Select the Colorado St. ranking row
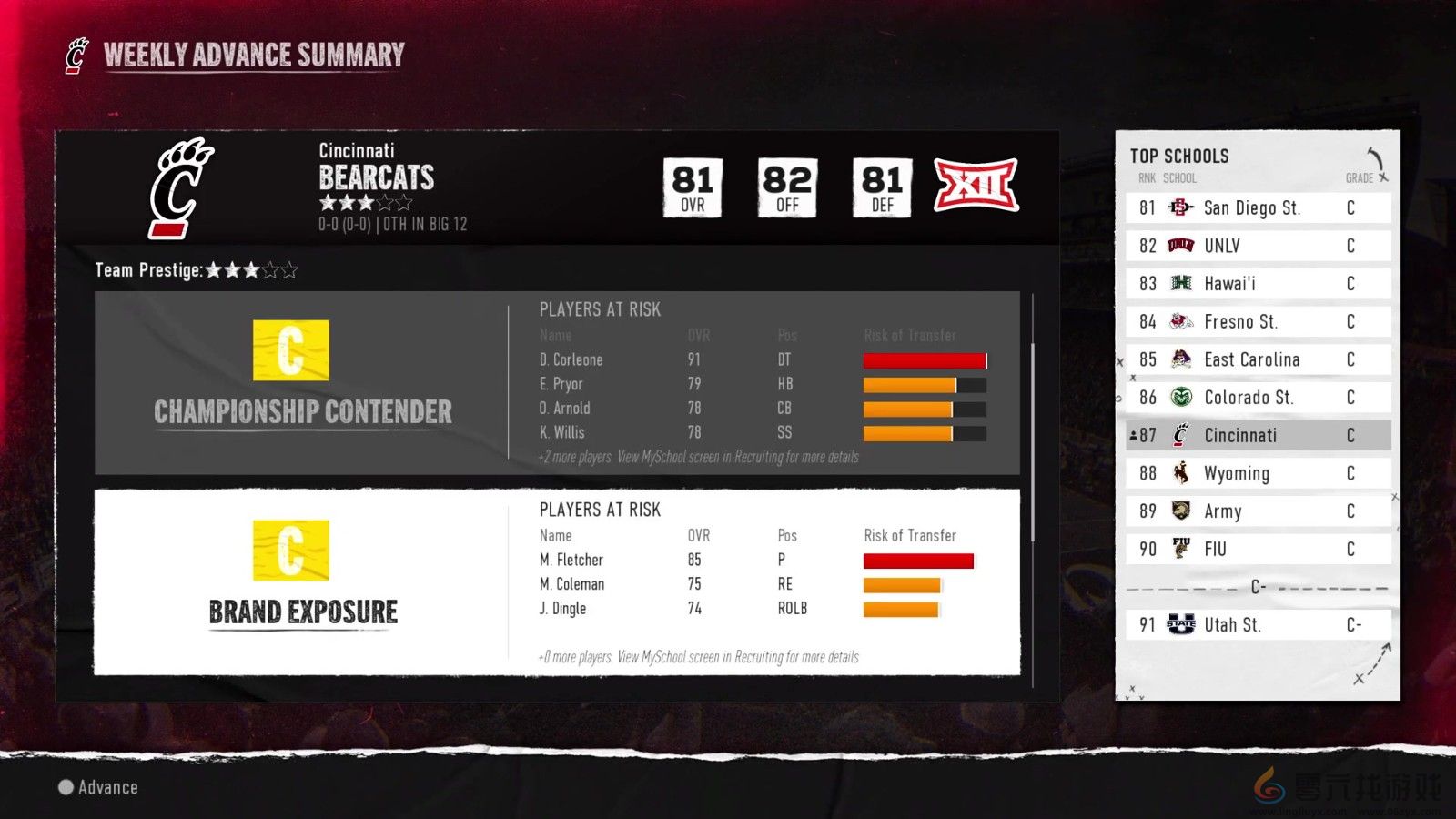This screenshot has height=819, width=1456. pyautogui.click(x=1258, y=398)
